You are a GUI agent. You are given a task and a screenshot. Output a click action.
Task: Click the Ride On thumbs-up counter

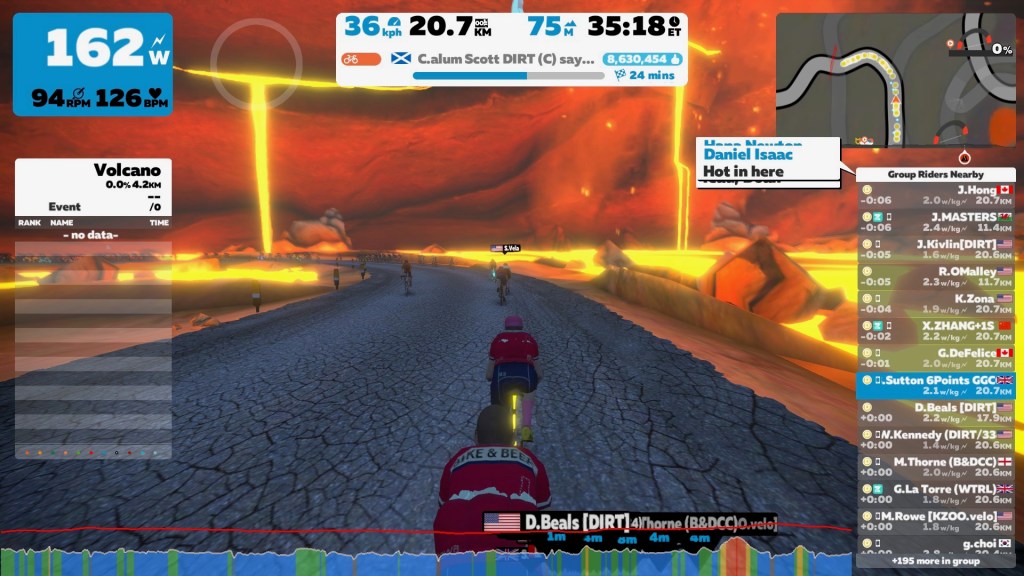(641, 59)
